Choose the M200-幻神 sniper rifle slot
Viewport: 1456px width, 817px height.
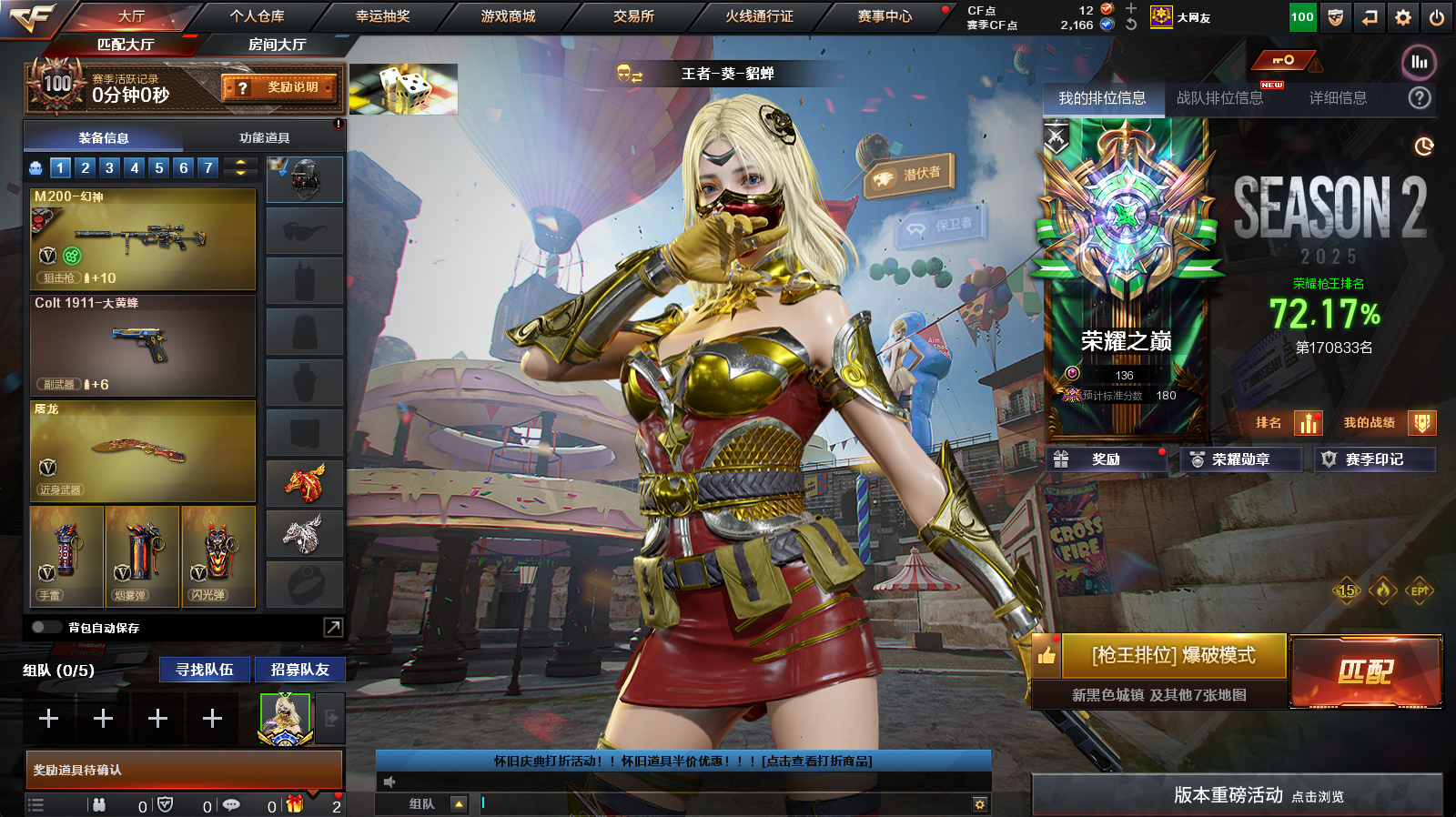tap(143, 239)
